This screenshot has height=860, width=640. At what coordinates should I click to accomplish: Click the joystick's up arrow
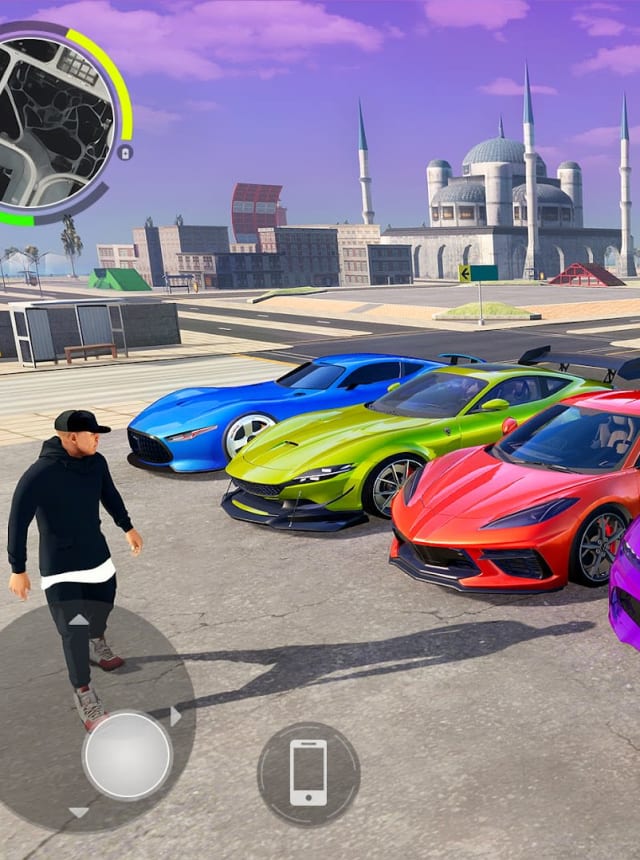(x=78, y=620)
